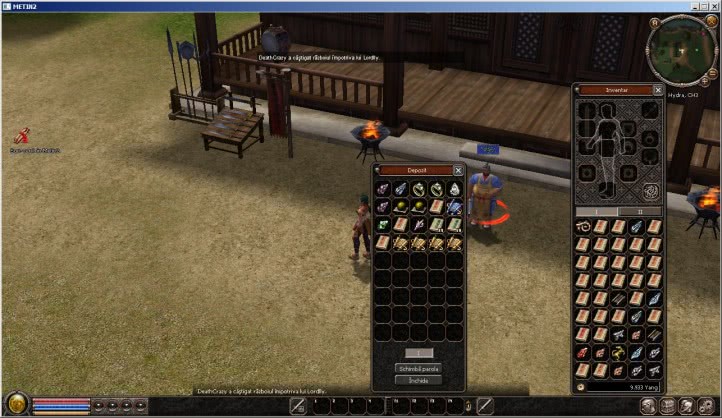Pick the yellow orb item in Depozit
Viewport: 722px width, 418px height.
coord(401,206)
